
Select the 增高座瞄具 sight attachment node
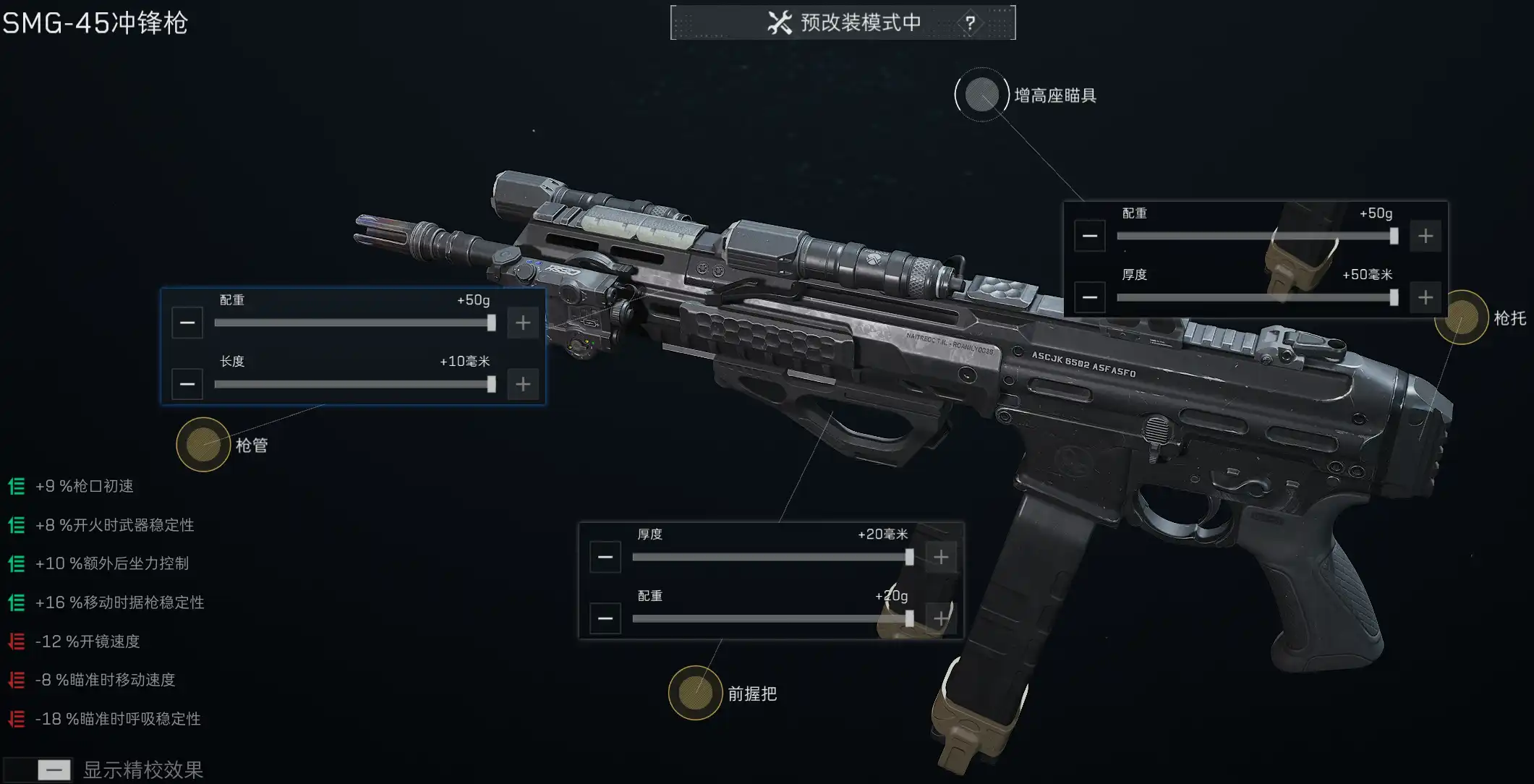coord(981,95)
